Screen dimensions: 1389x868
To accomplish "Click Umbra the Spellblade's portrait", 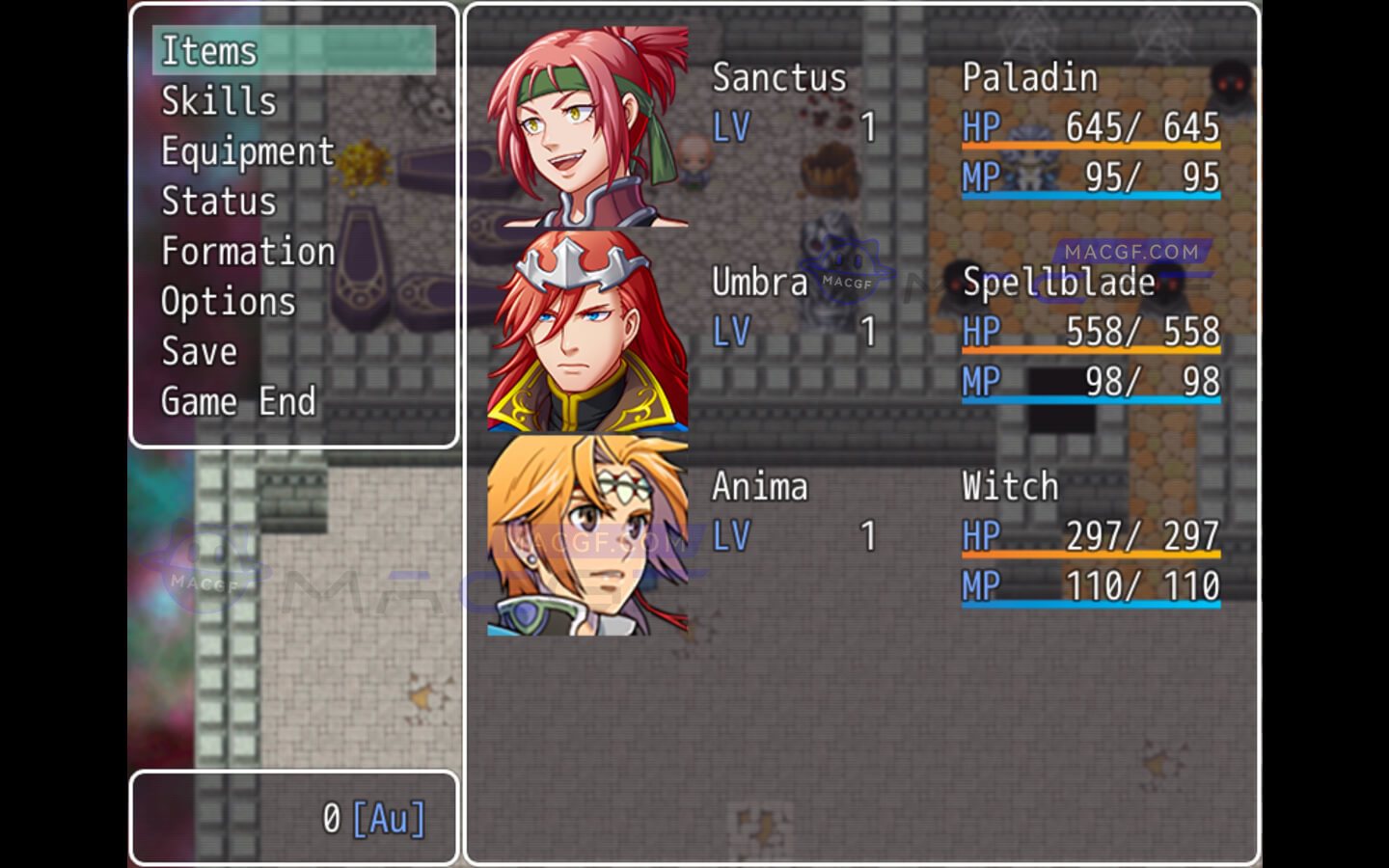I will (x=587, y=331).
